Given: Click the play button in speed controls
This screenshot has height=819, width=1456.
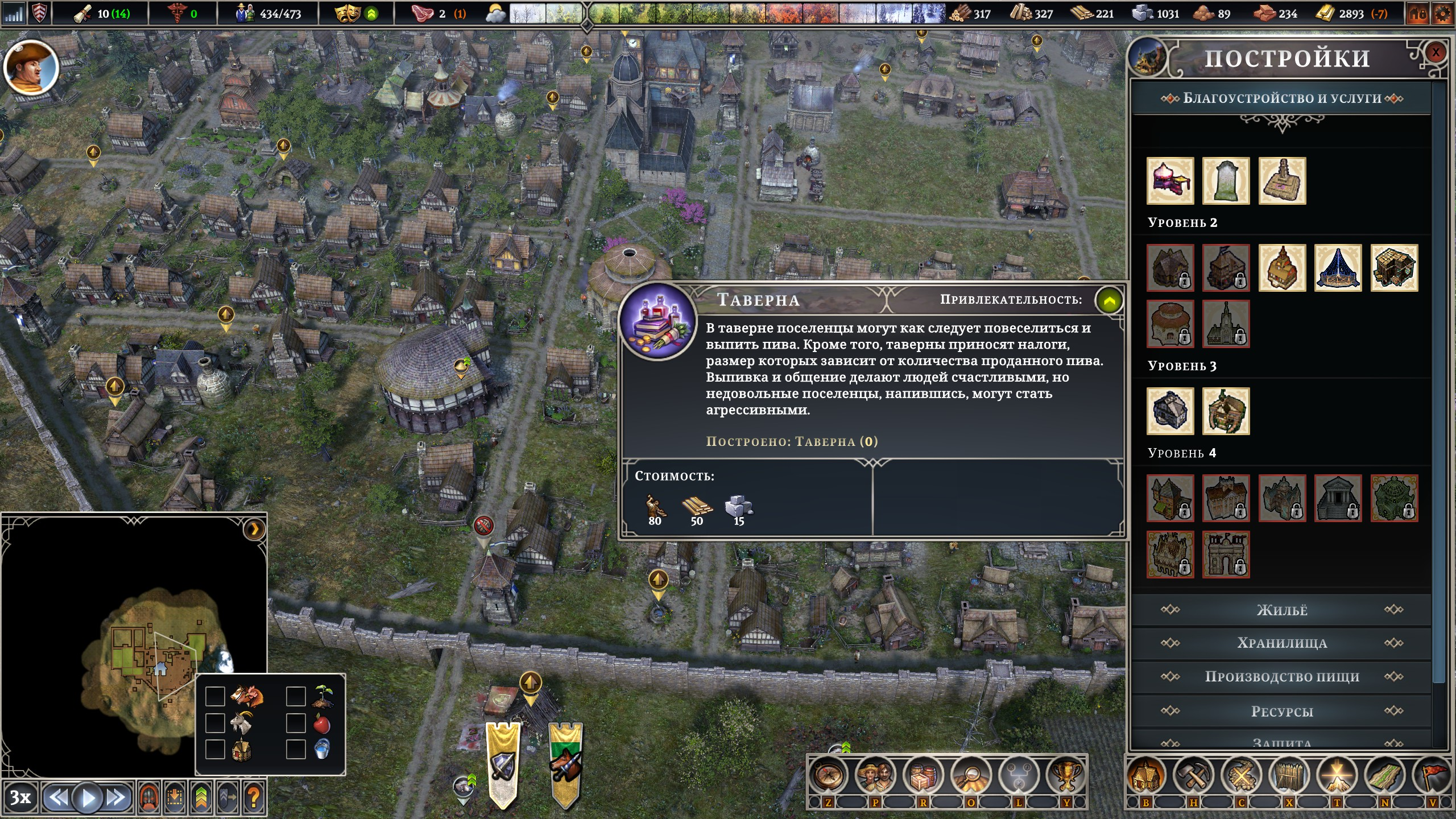Looking at the screenshot, I should (88, 798).
